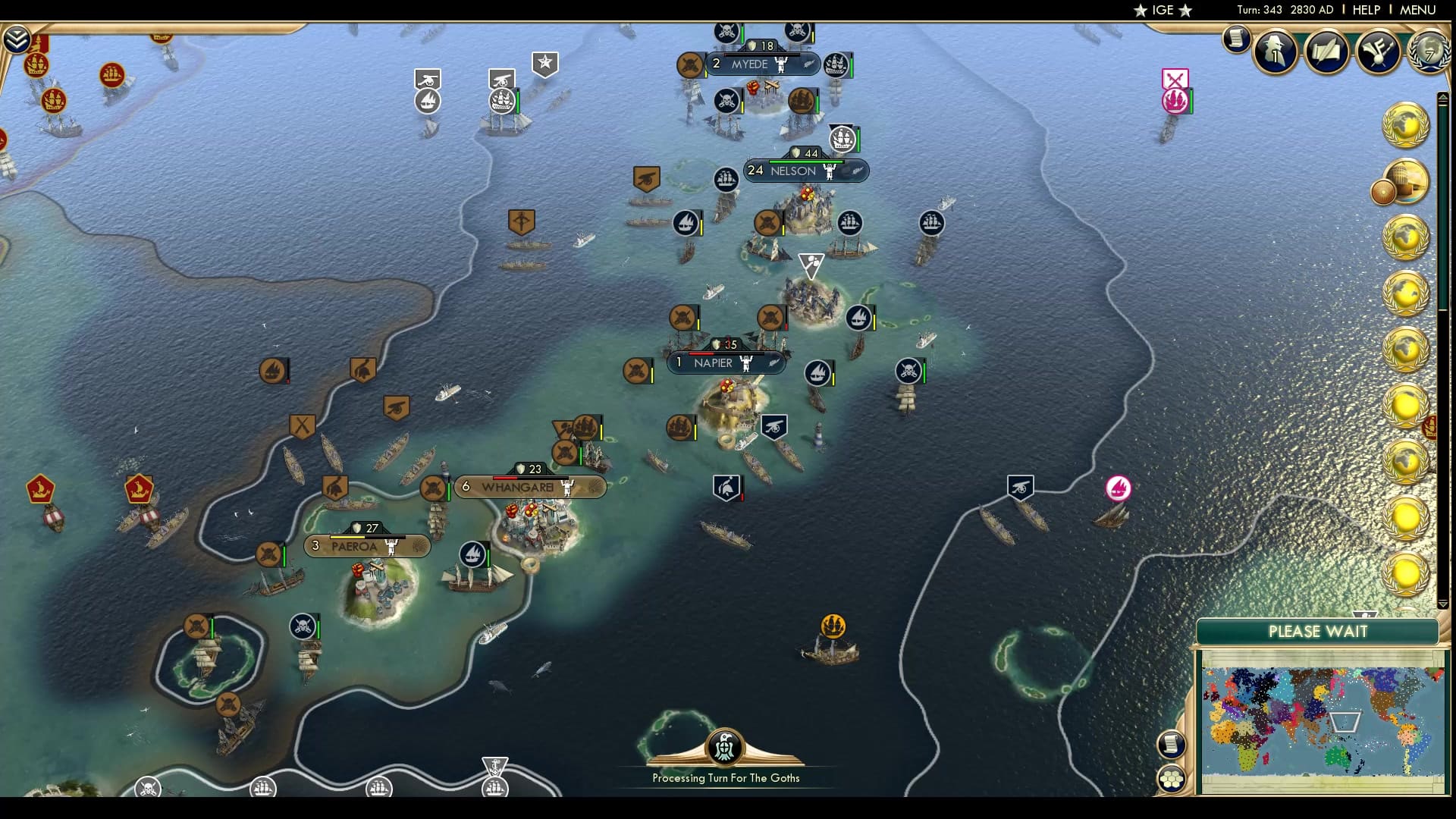Click the notification log scroll icon
Screen dimensions: 1456x819
point(1235,39)
